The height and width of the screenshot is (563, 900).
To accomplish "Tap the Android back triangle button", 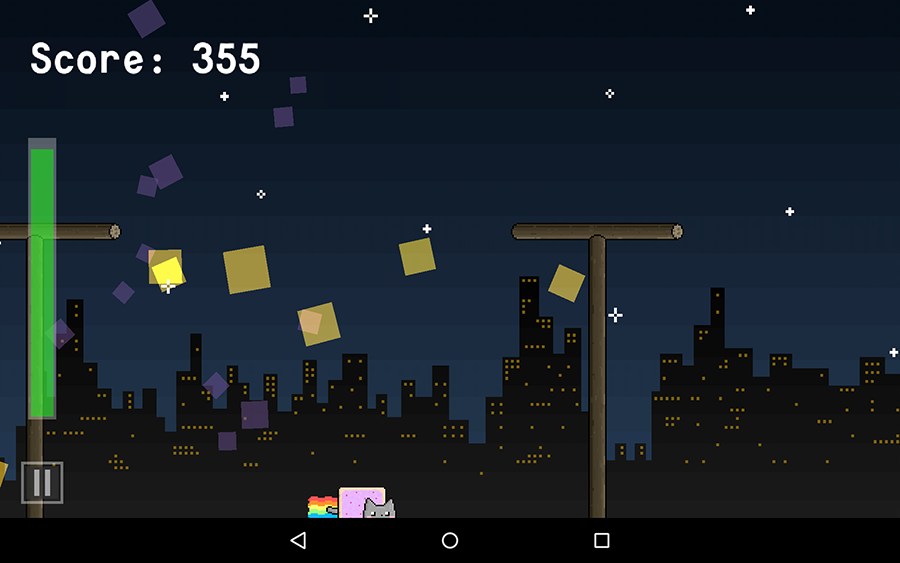I will tap(298, 540).
